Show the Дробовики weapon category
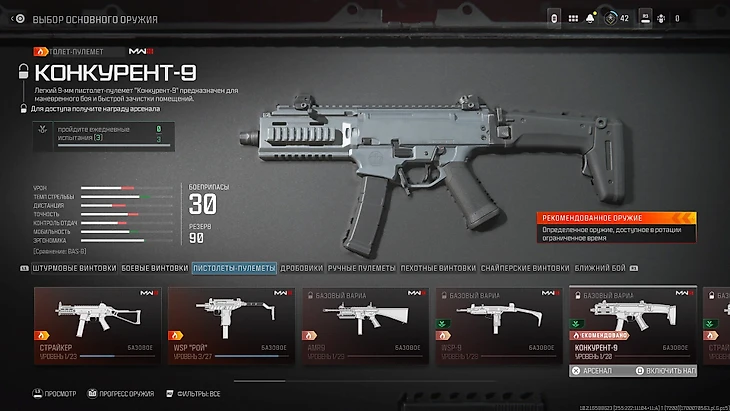 (x=301, y=268)
